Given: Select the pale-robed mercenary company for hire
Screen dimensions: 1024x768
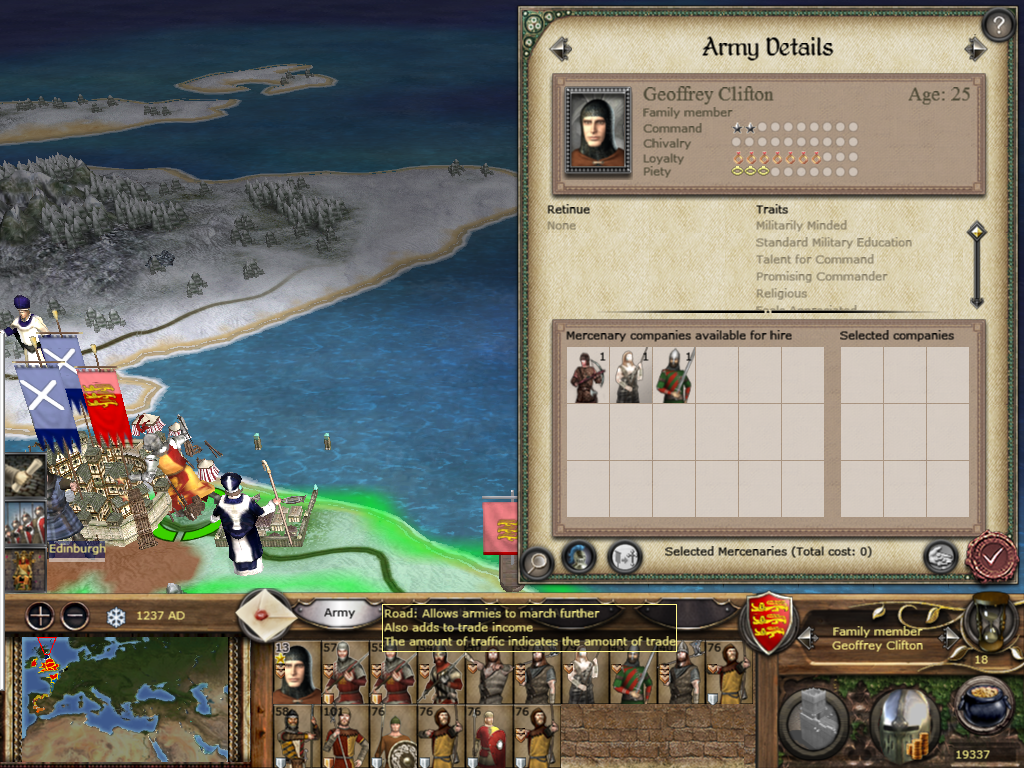Looking at the screenshot, I should [x=630, y=376].
